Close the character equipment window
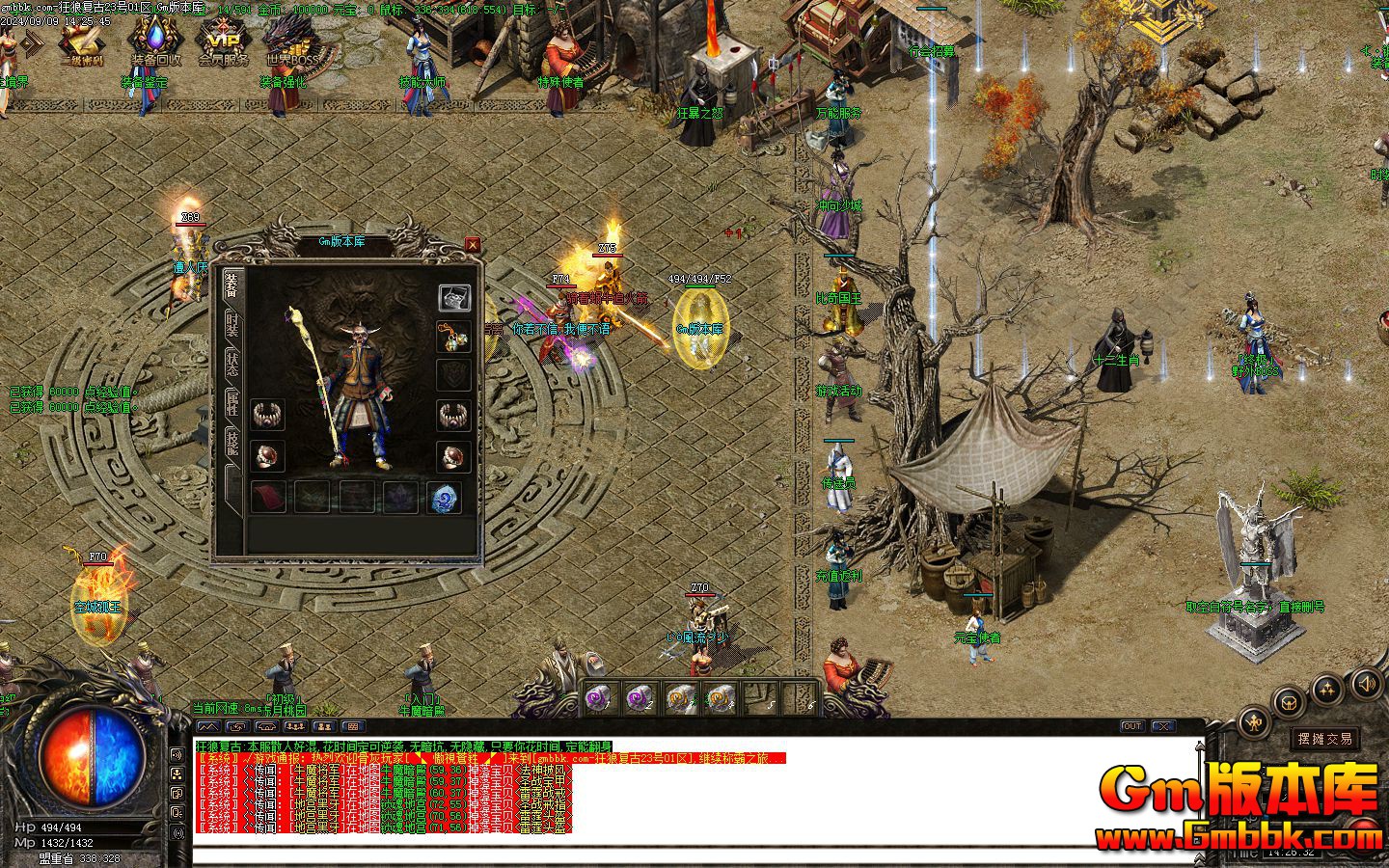 tap(473, 245)
